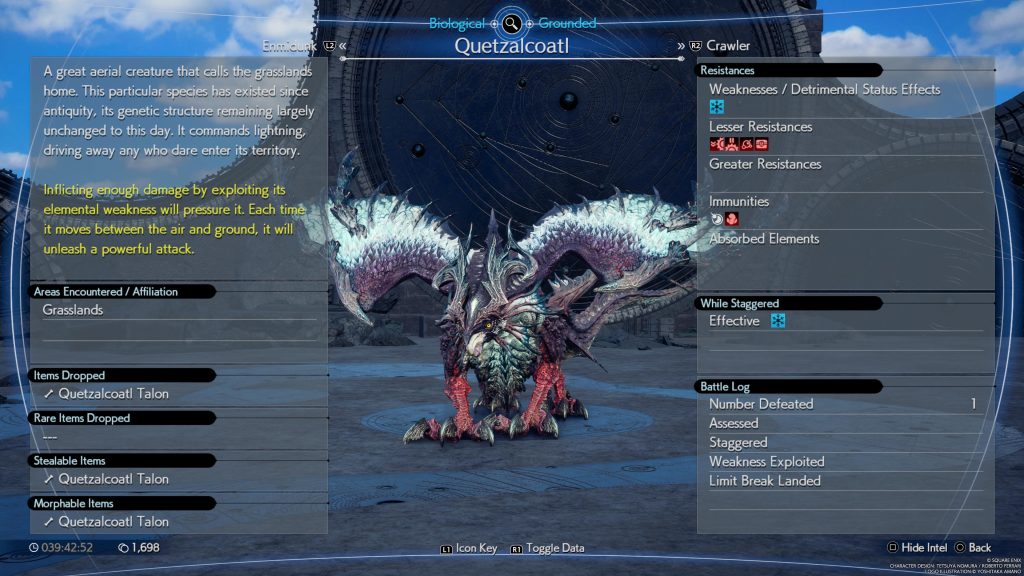Viewport: 1024px width, 576px height.
Task: Select Quetzalcoatl Talon under Morphable Items
Action: click(112, 522)
